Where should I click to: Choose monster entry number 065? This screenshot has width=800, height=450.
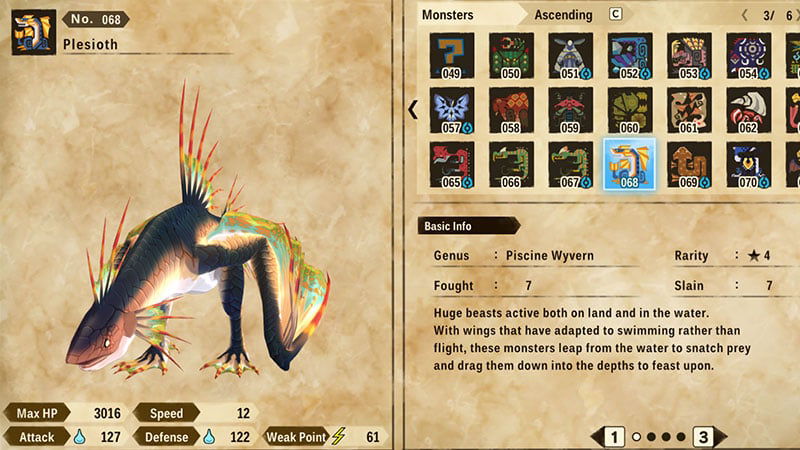(x=452, y=164)
